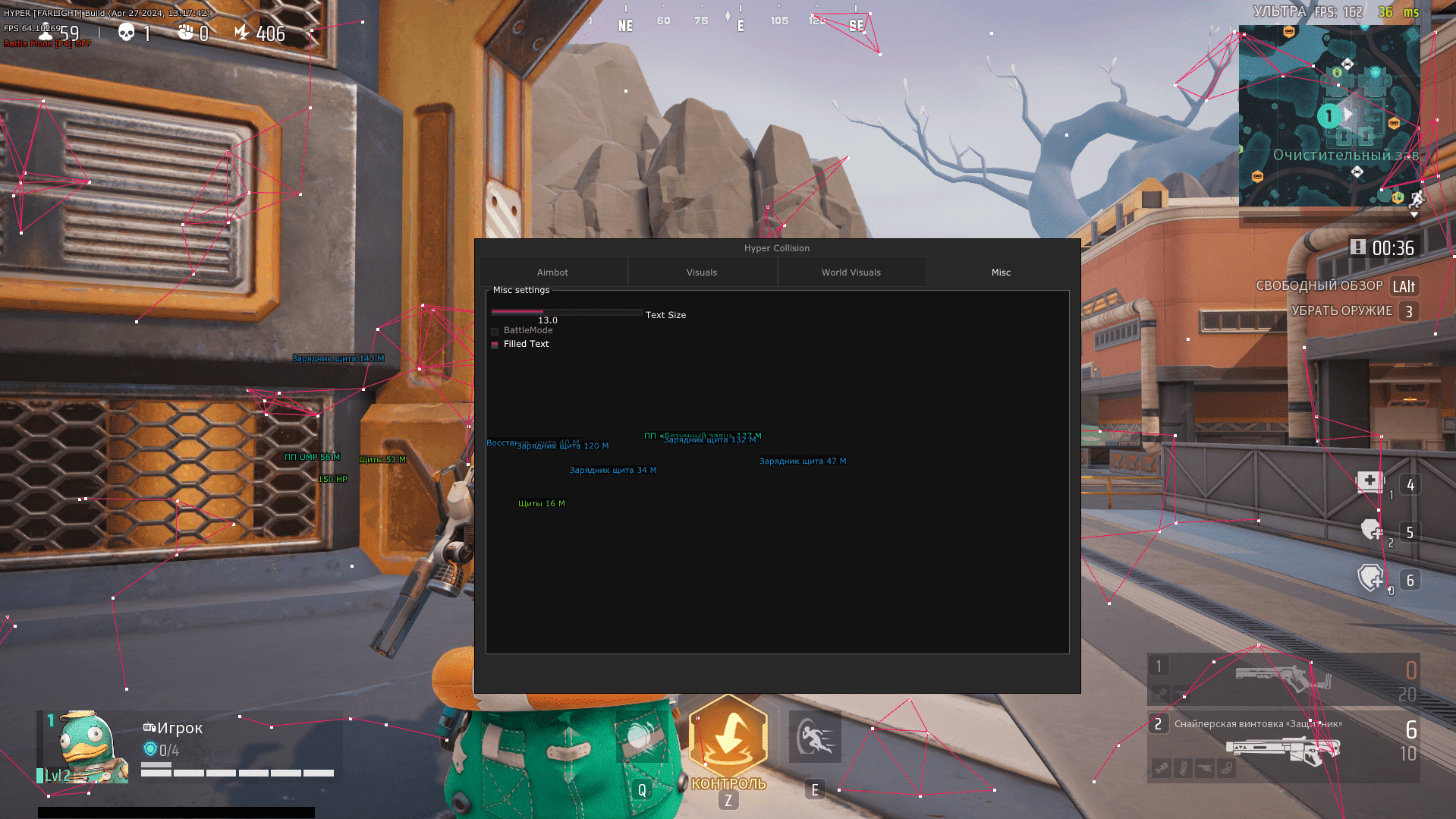Click the shield cell icon beside key 5
Image resolution: width=1456 pixels, height=819 pixels.
point(1370,531)
